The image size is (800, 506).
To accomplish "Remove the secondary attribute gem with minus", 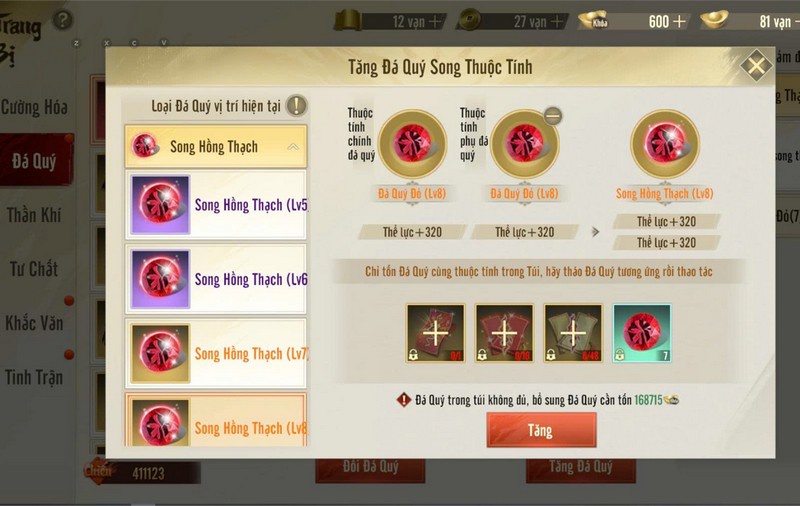I will point(552,116).
